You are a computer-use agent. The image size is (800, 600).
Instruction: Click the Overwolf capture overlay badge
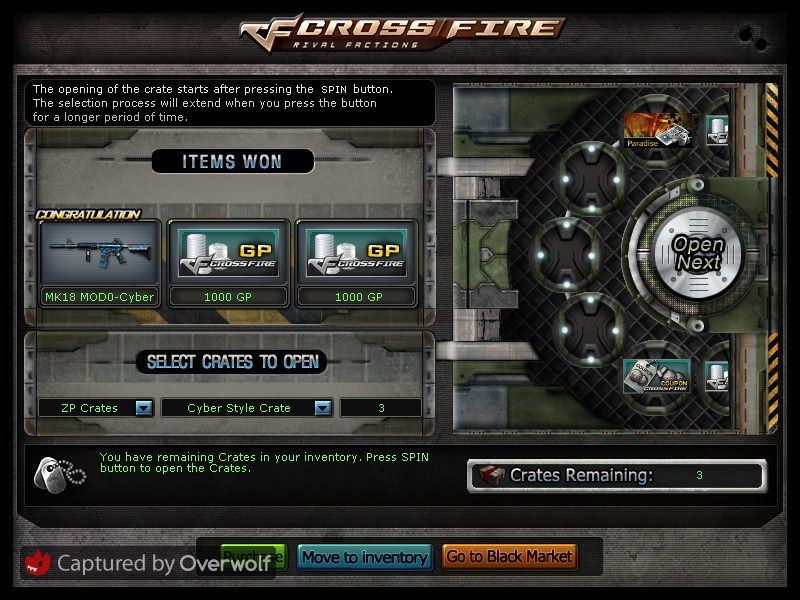tap(148, 565)
